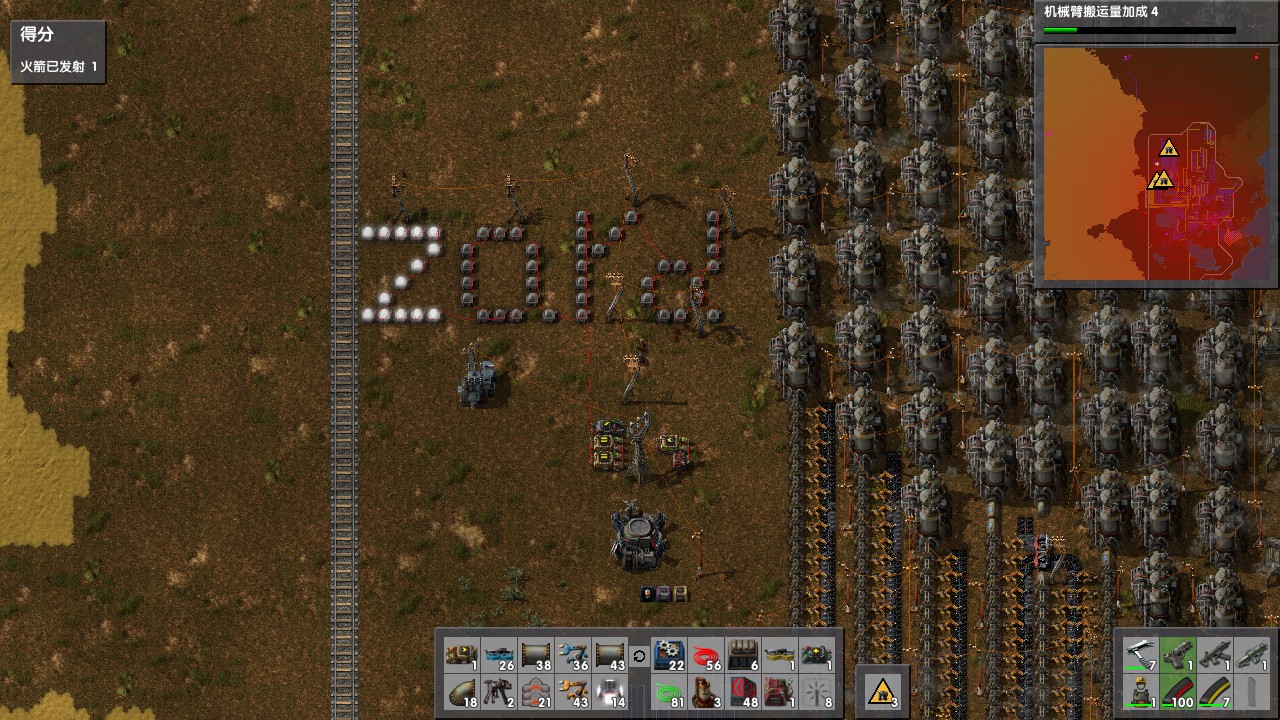
Task: Select the blue quickbar item showing count 22
Action: point(668,655)
